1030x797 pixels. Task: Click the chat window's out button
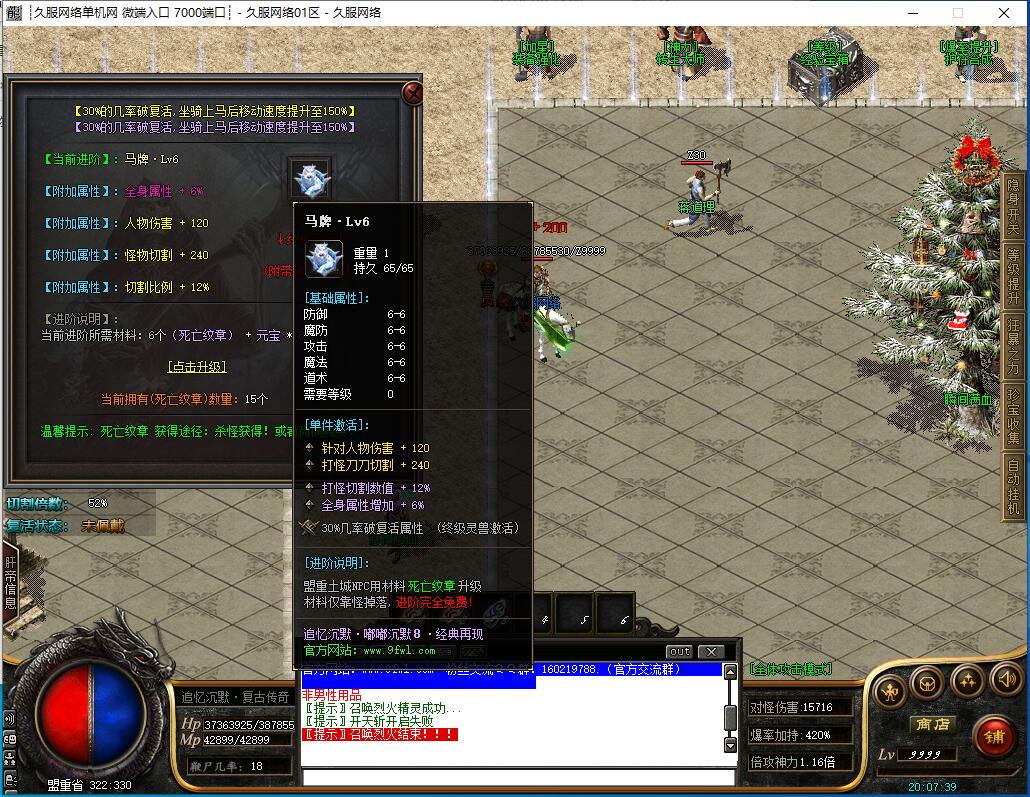(679, 652)
